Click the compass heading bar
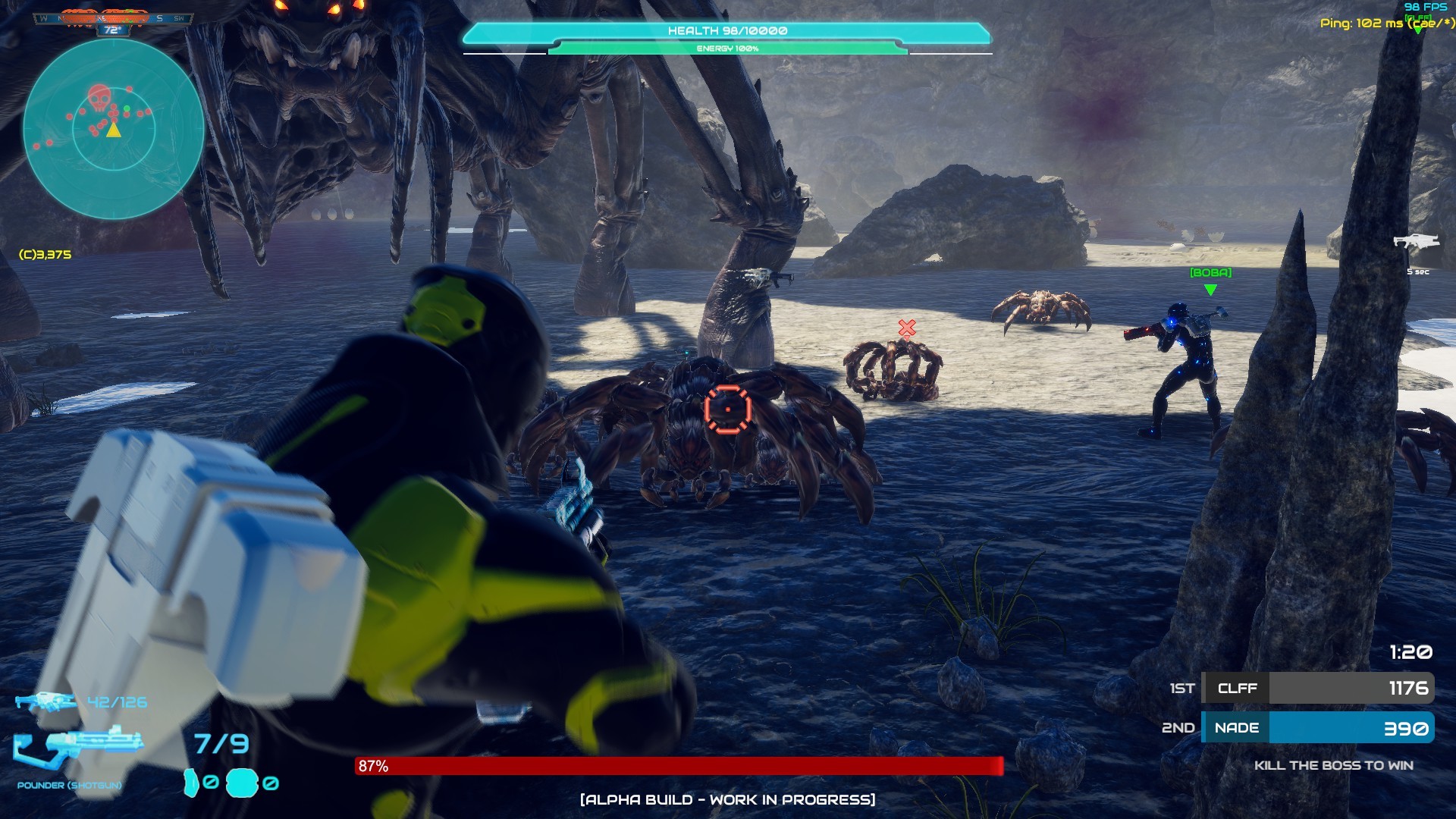 click(114, 18)
